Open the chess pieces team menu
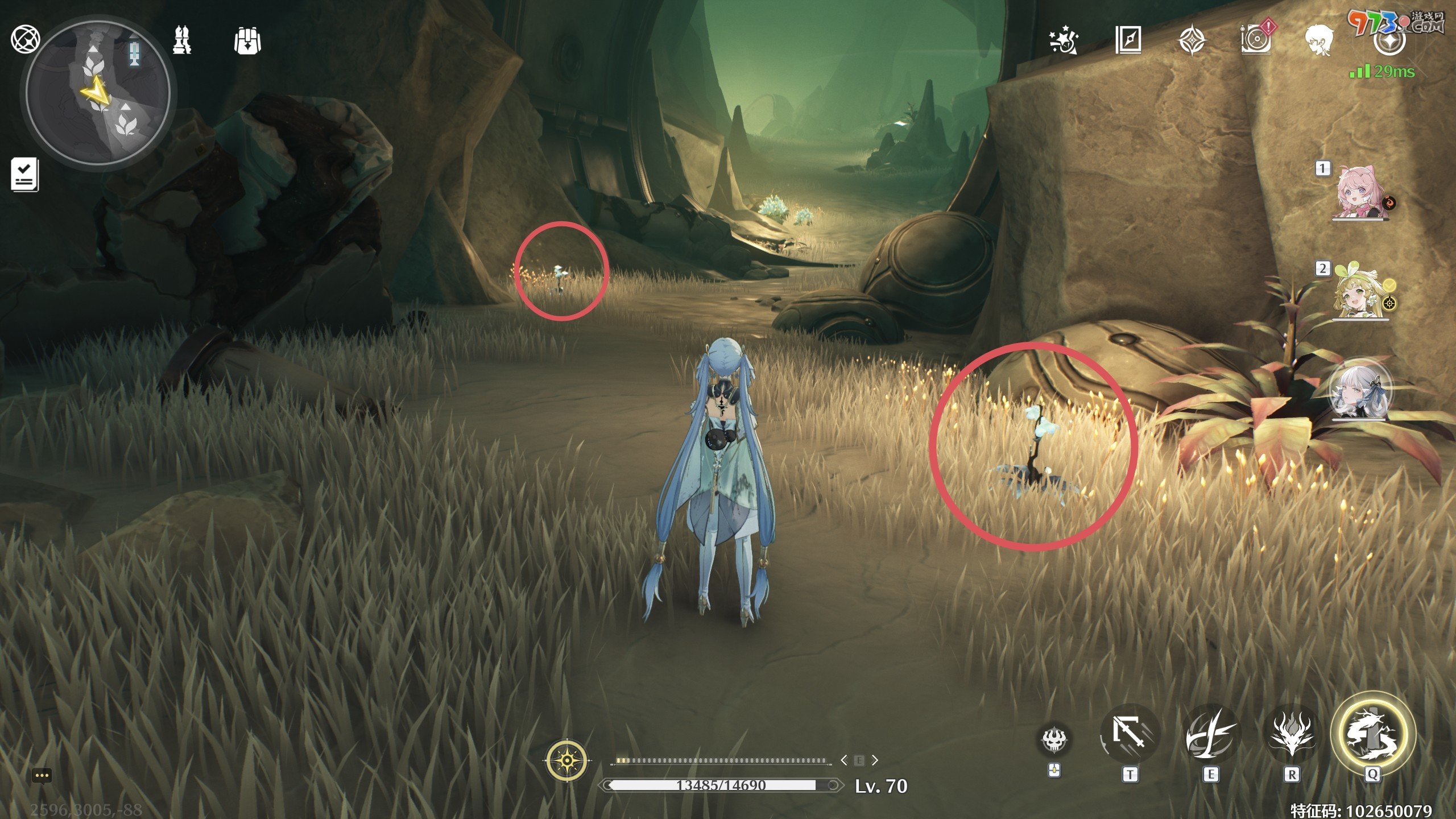This screenshot has height=819, width=1456. pyautogui.click(x=182, y=40)
